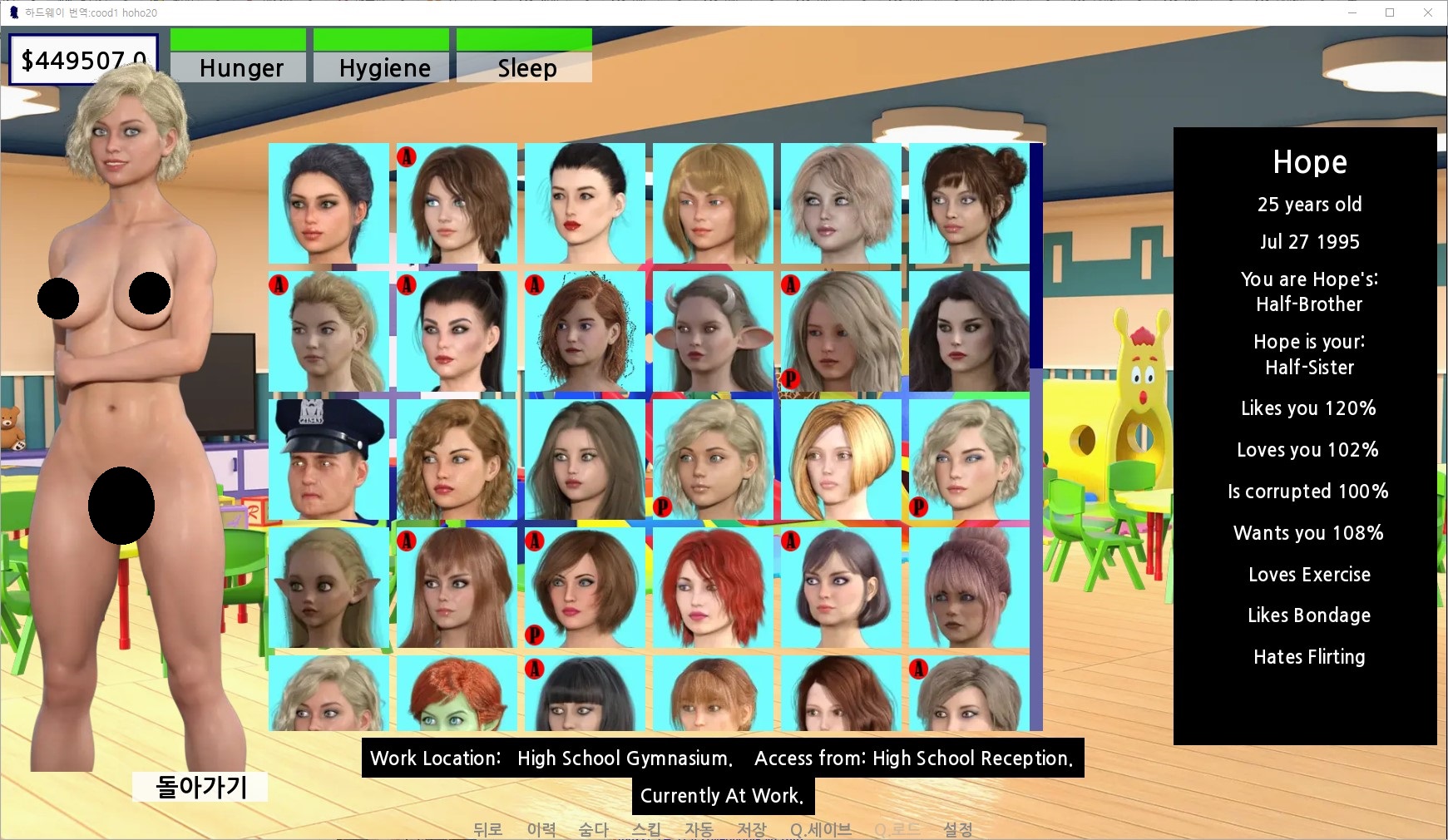Screen dimensions: 1448x840
Task: Select the elf with pointed ears portrait
Action: [329, 588]
